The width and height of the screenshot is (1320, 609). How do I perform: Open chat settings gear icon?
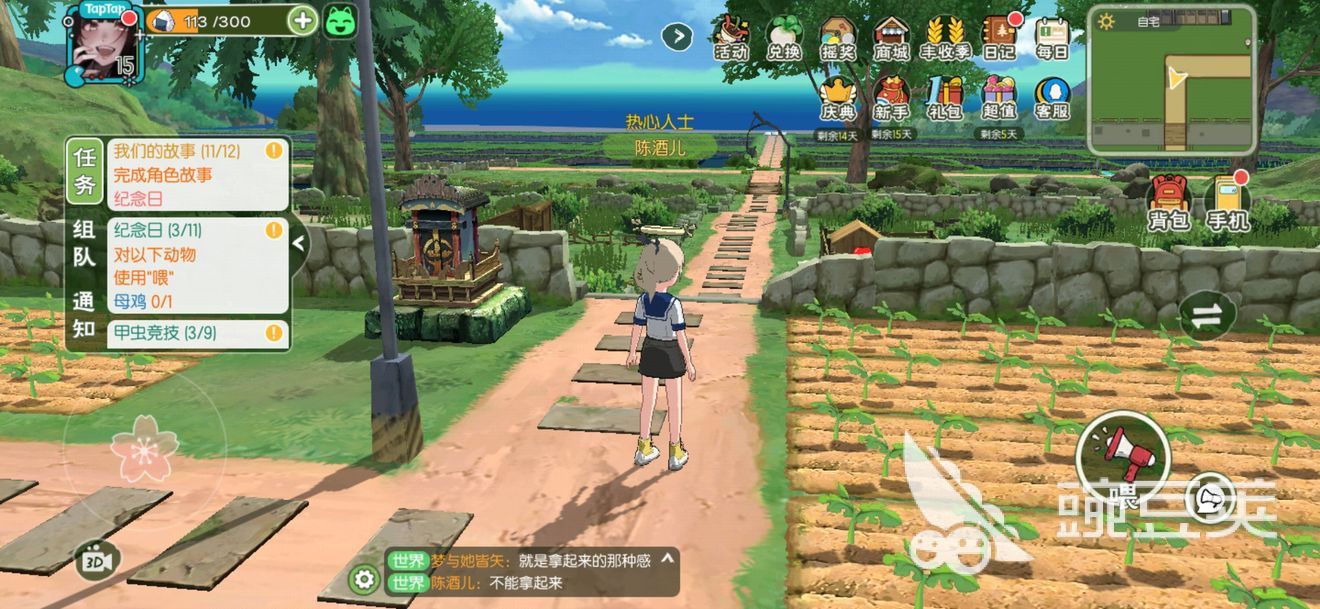[365, 578]
